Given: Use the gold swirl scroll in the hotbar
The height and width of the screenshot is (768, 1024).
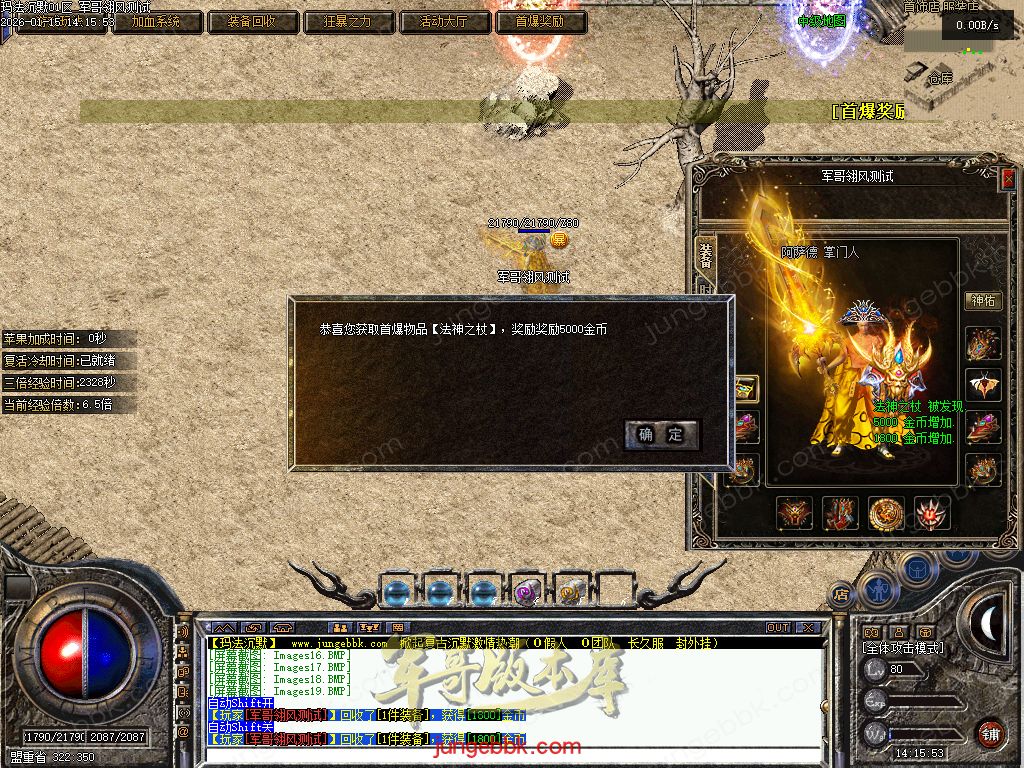Looking at the screenshot, I should pyautogui.click(x=571, y=592).
